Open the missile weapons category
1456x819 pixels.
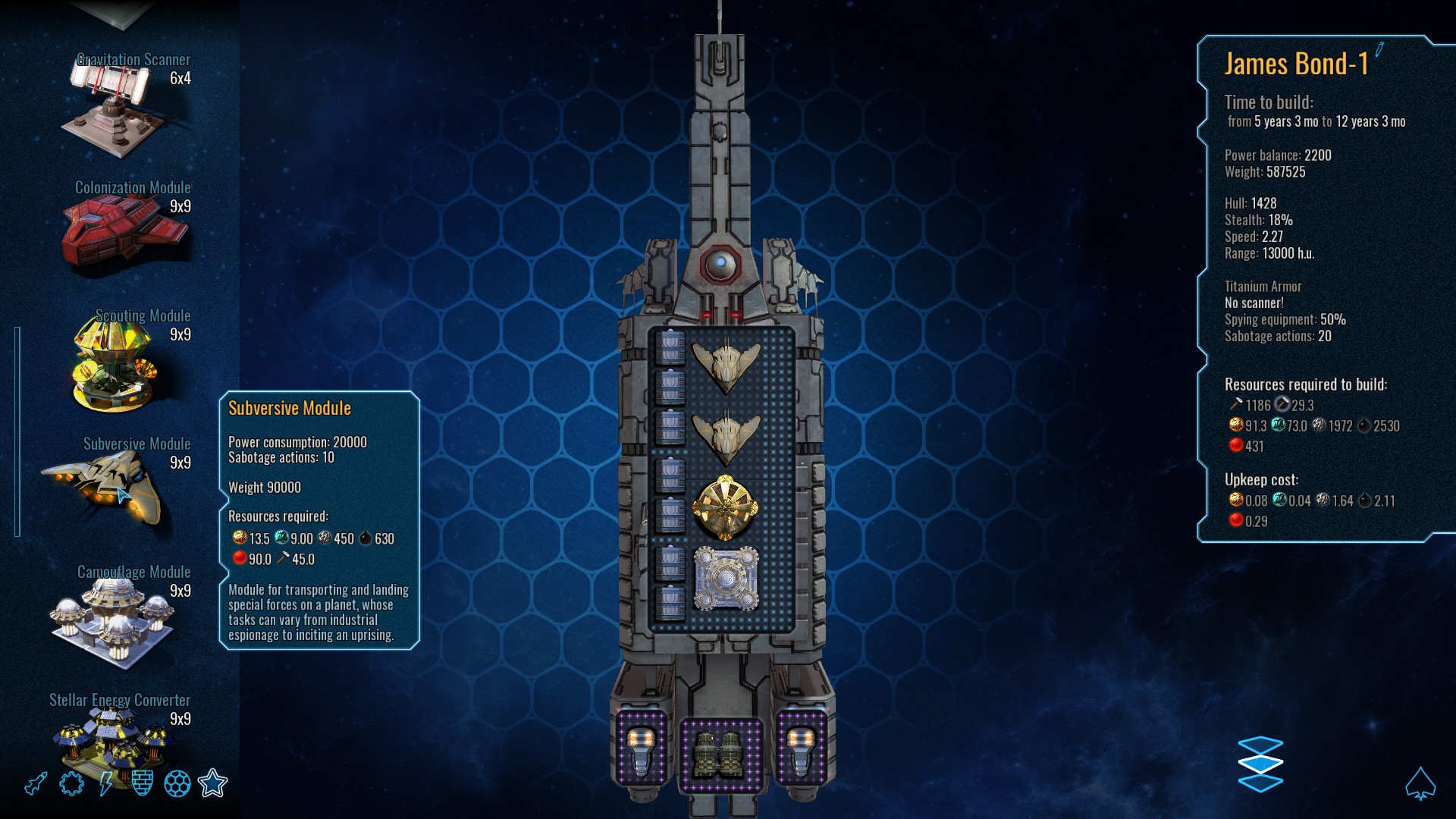(36, 783)
